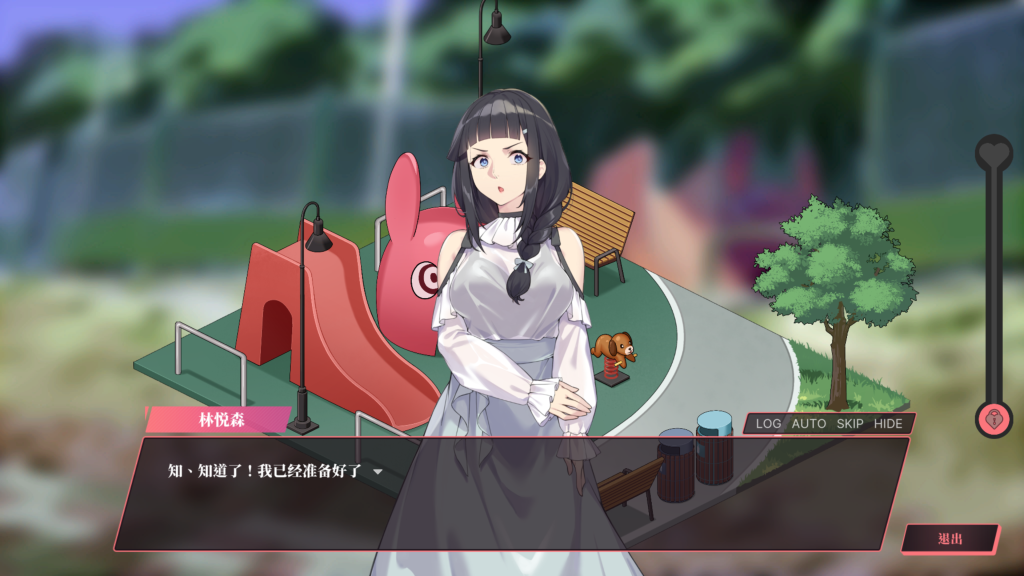The height and width of the screenshot is (576, 1024).
Task: Select the dark heart at the meter top
Action: click(994, 153)
